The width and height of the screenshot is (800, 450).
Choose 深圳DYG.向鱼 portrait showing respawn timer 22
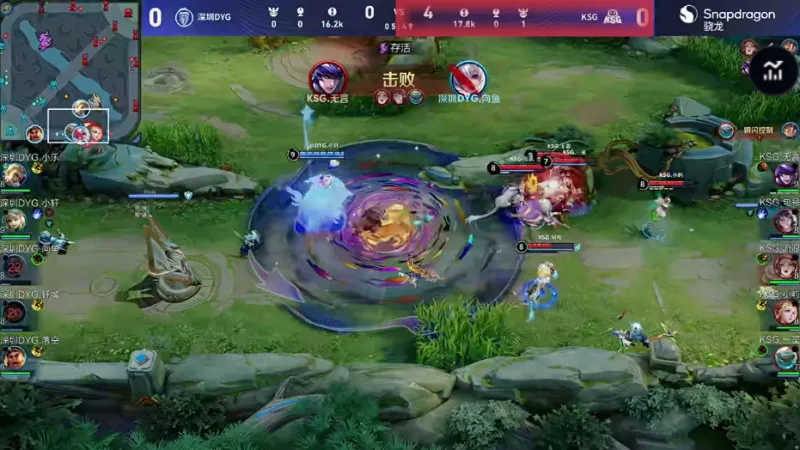(14, 266)
